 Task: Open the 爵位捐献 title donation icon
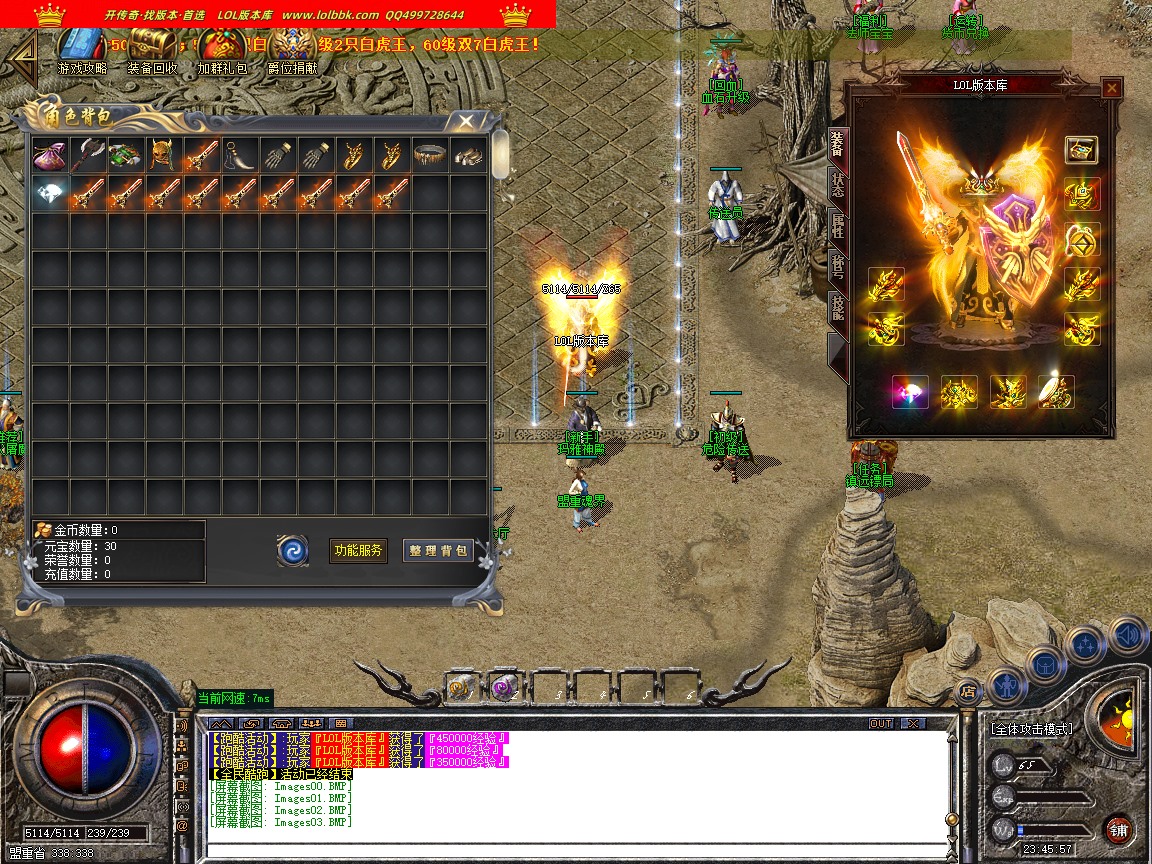pos(292,46)
